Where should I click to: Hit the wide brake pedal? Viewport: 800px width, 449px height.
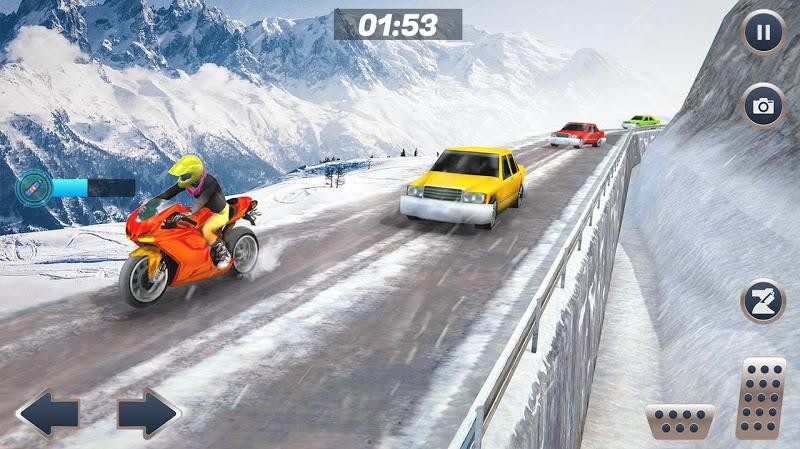[680, 420]
